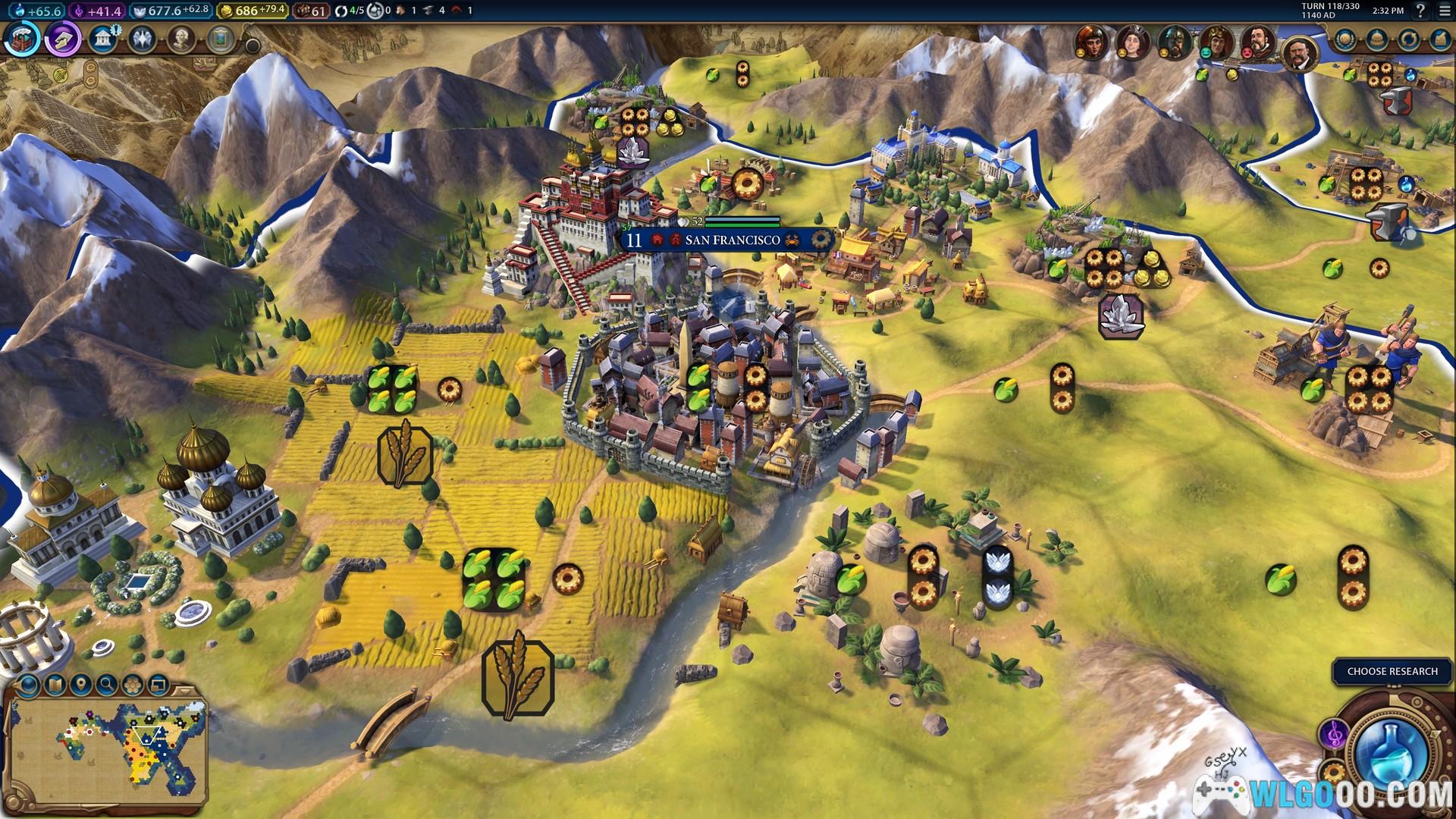Open the trade routes circular arrows icon

click(x=1408, y=39)
